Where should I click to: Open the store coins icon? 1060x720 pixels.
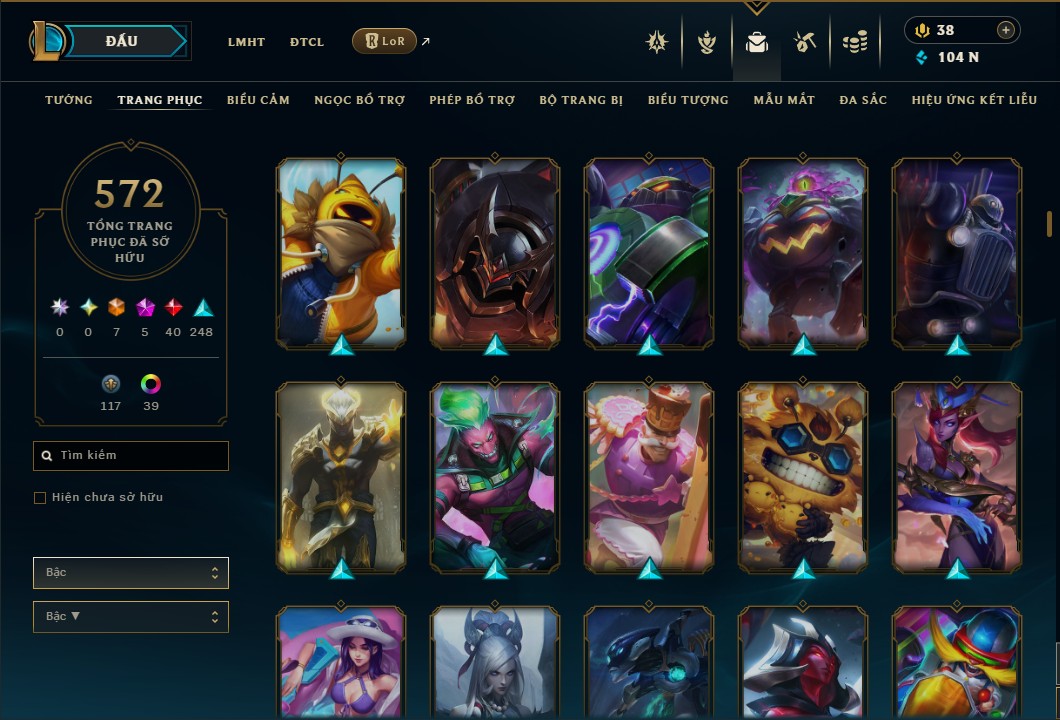(854, 42)
